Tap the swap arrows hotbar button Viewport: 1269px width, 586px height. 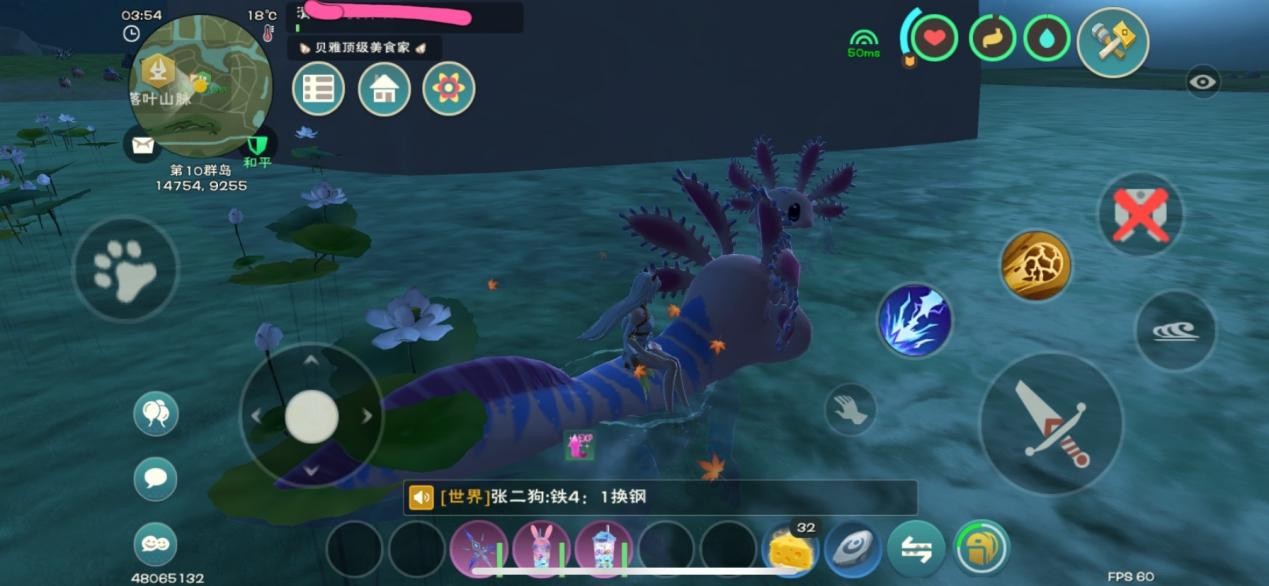pos(916,549)
